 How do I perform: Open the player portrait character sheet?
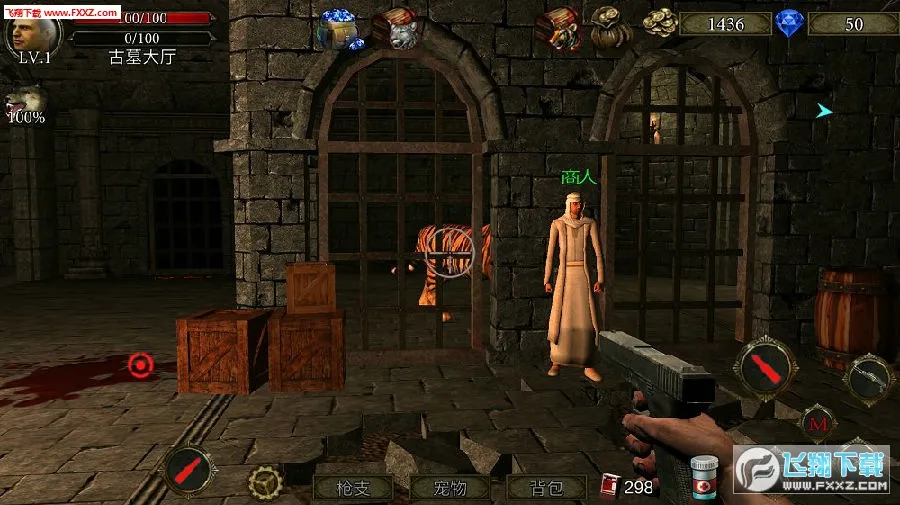coord(33,33)
